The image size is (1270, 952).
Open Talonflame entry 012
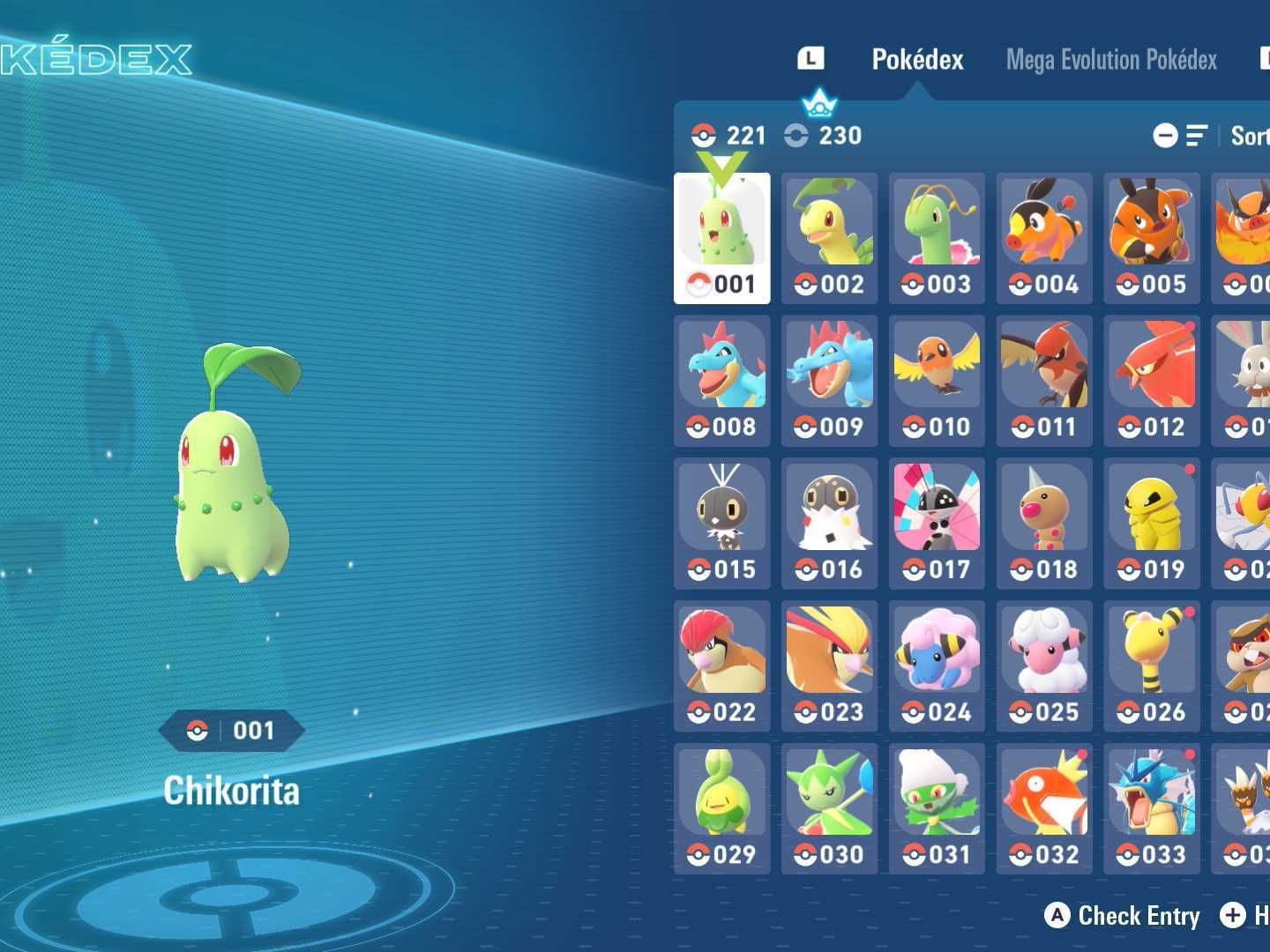1152,381
